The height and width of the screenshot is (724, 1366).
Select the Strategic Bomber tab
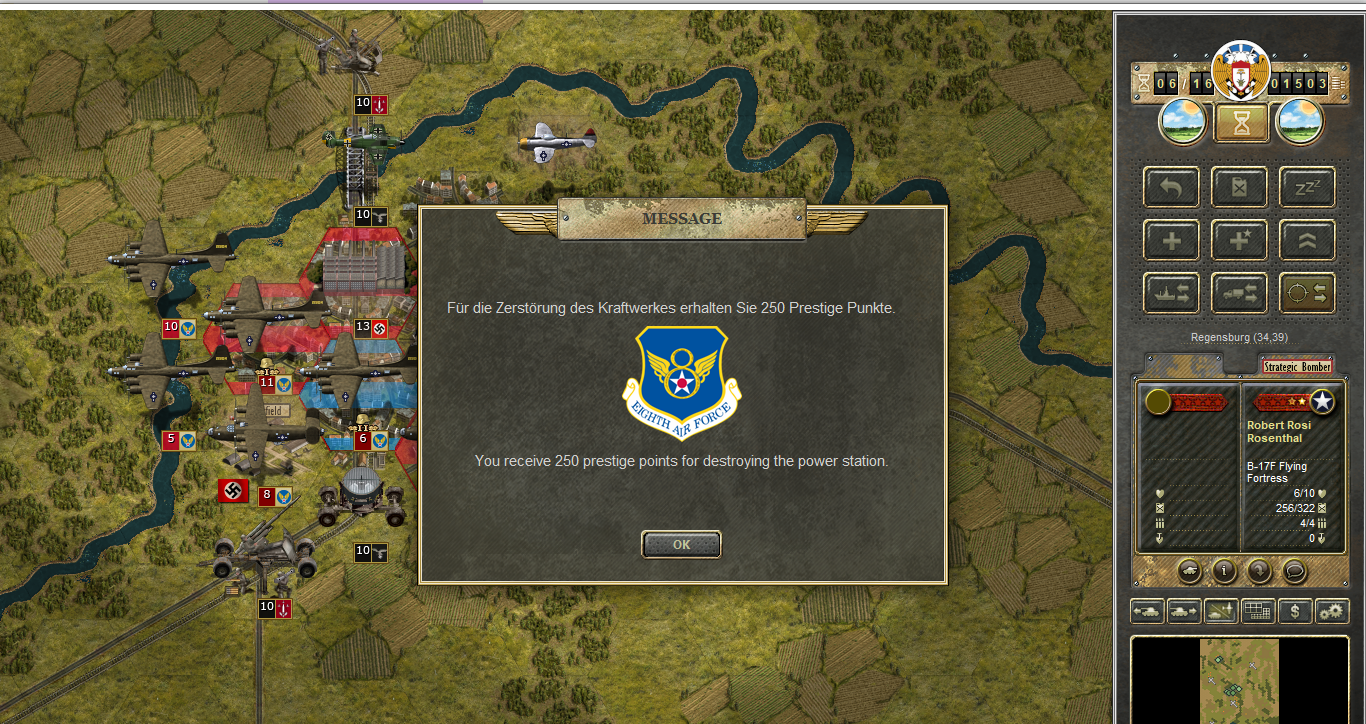1296,367
